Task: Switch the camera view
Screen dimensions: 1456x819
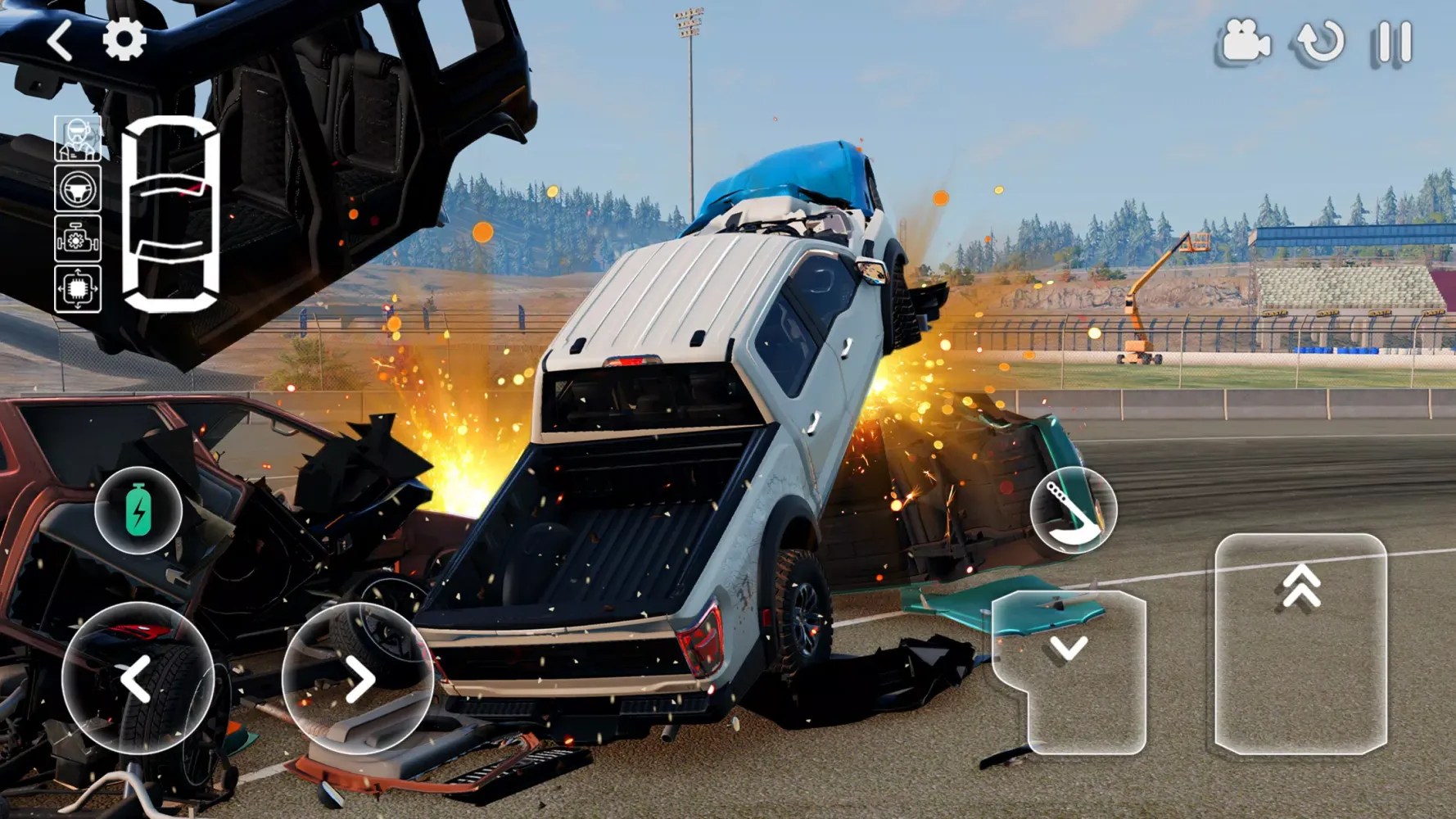Action: pos(1243,42)
